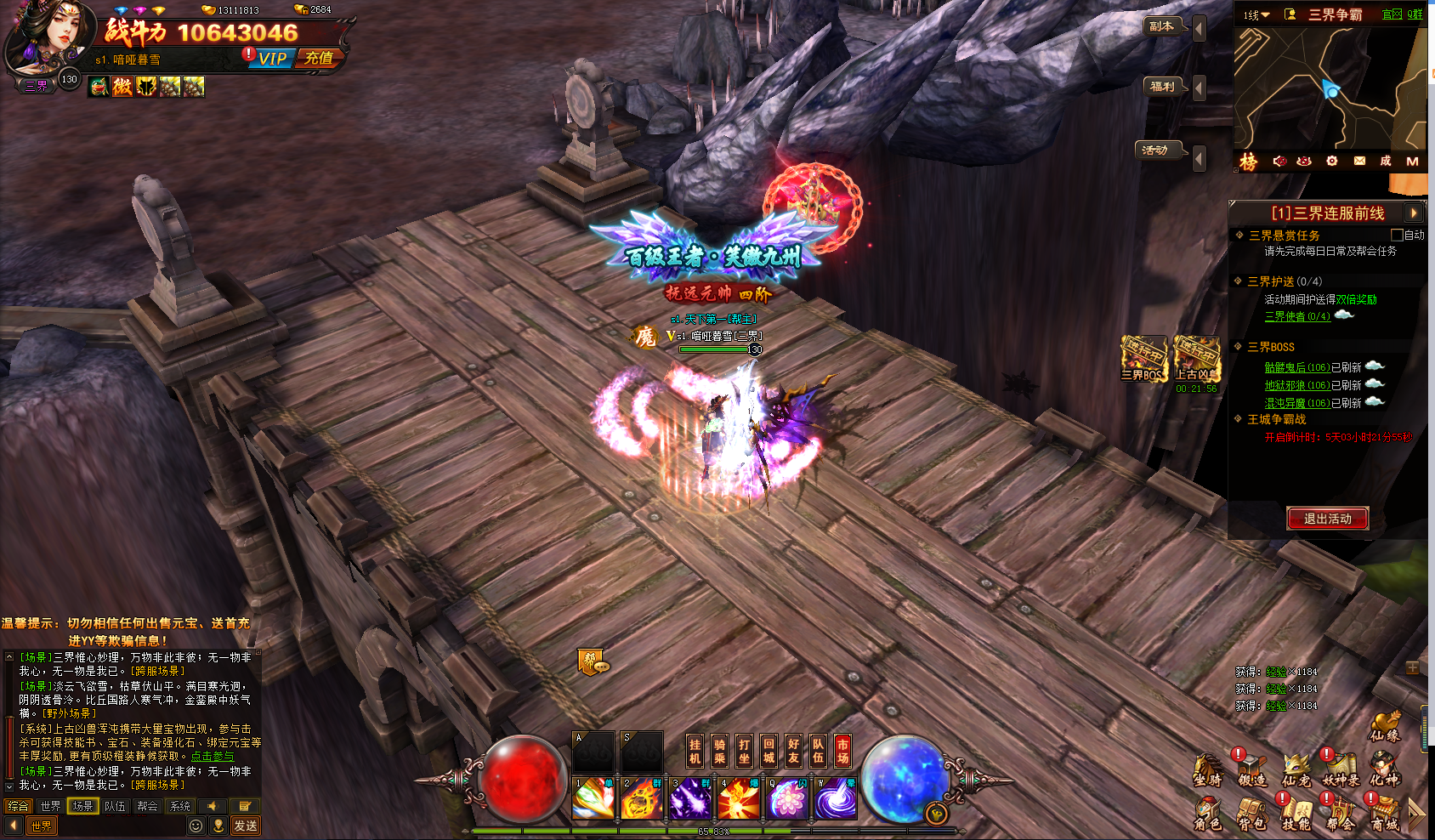Screen dimensions: 1435x840
Task: Click the 挂机 auto-battle button
Action: coord(695,751)
